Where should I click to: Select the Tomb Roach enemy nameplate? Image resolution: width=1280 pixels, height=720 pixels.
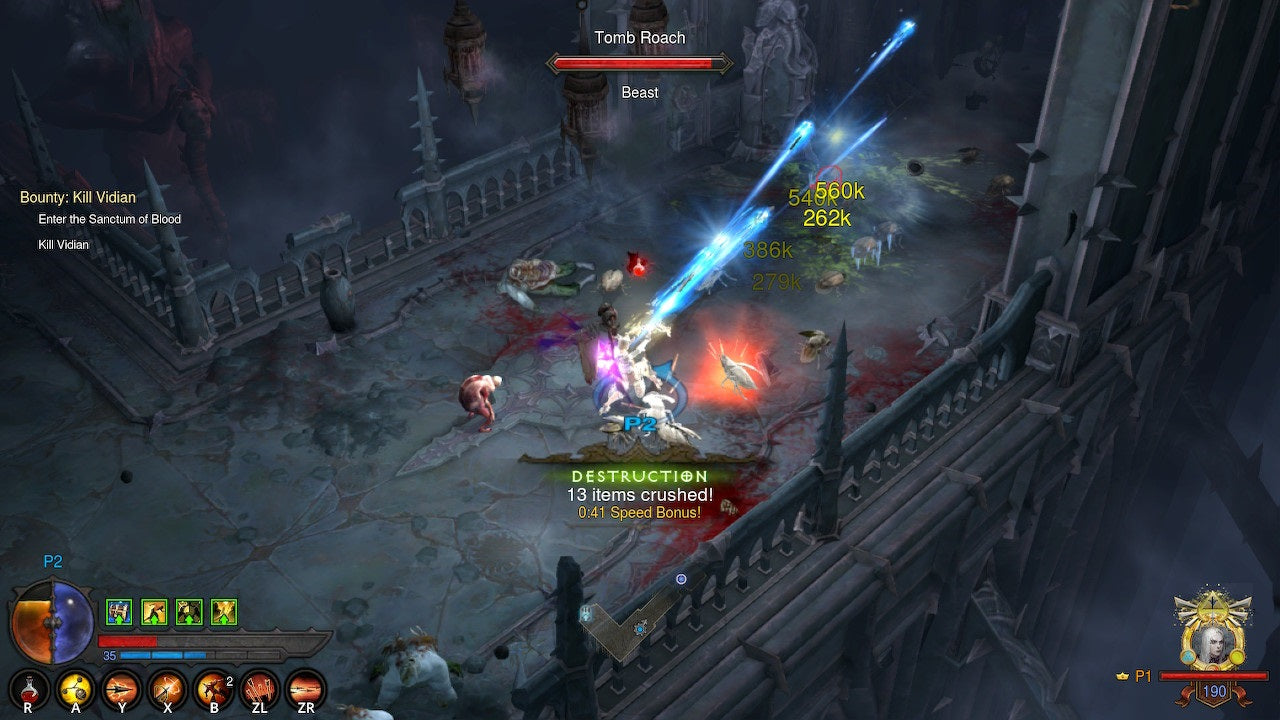pos(640,37)
